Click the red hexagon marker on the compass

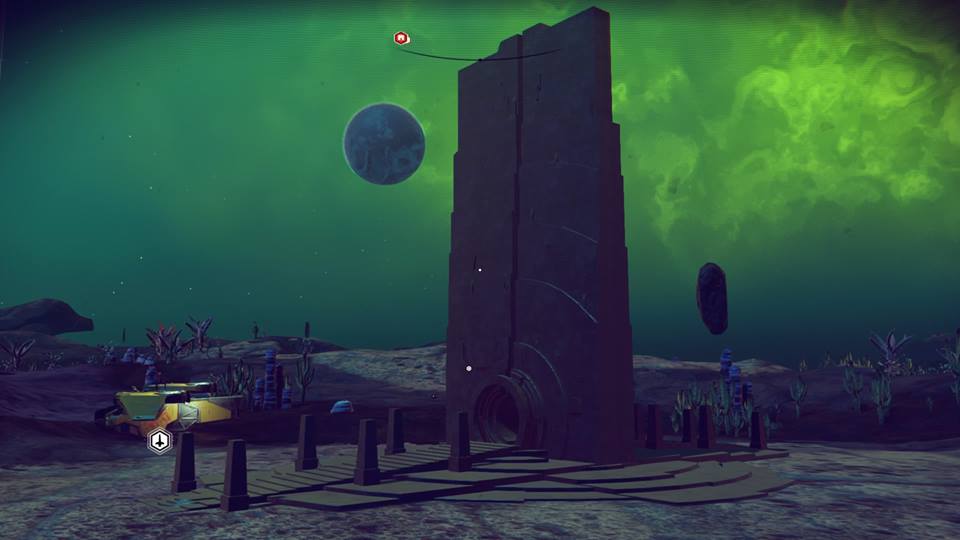click(x=400, y=38)
